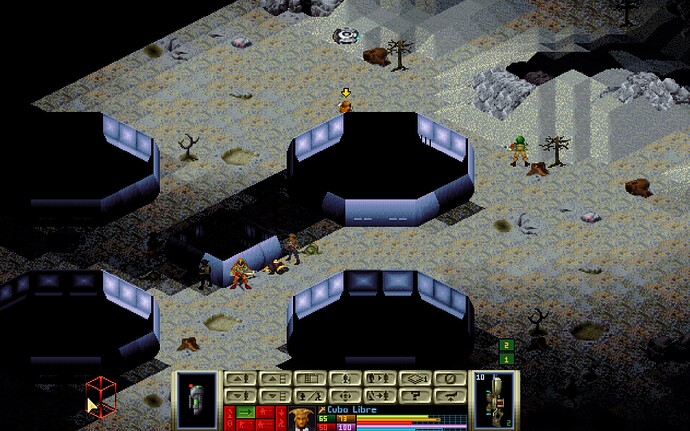
Task: Center on spotted enemy number 1
Action: [506, 359]
